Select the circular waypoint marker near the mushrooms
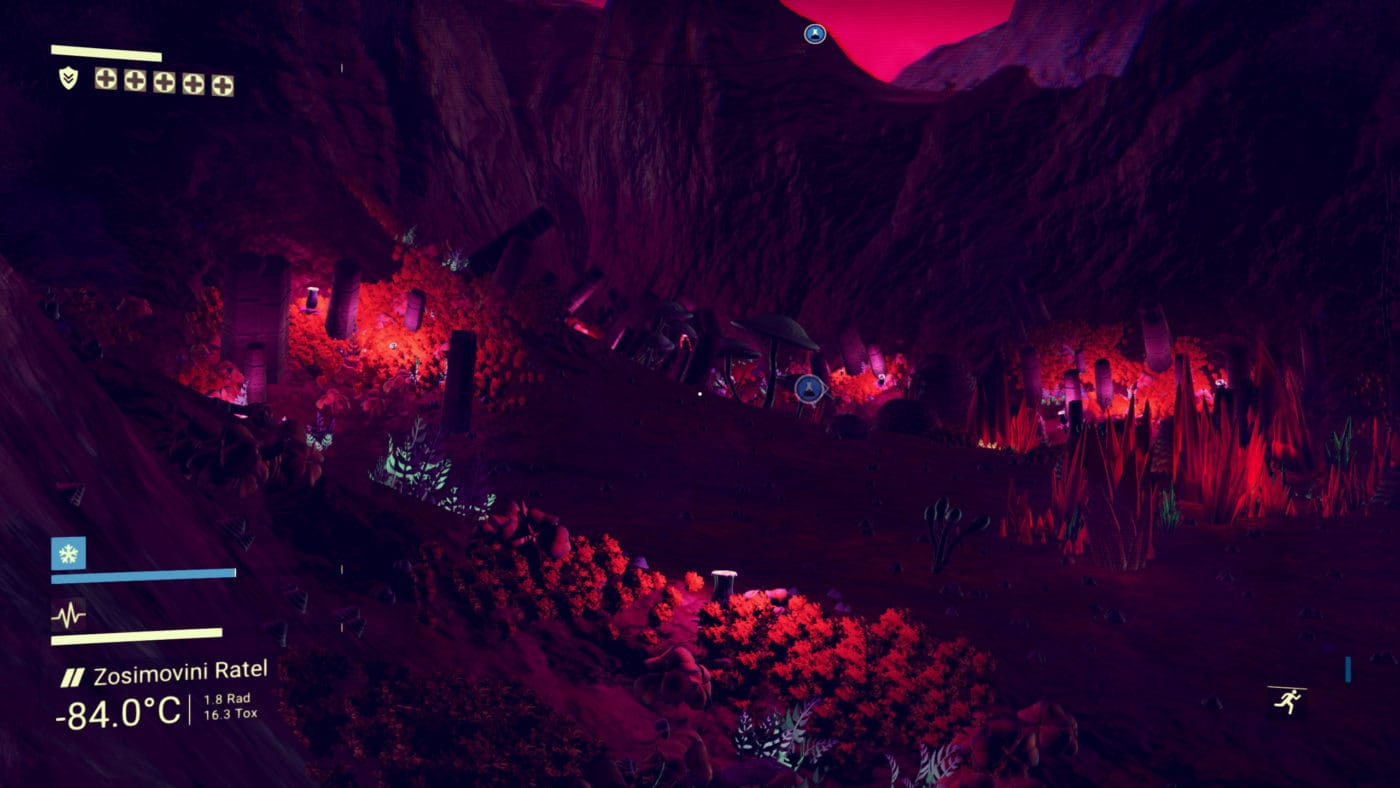Screen dimensions: 1400x788 (809, 387)
